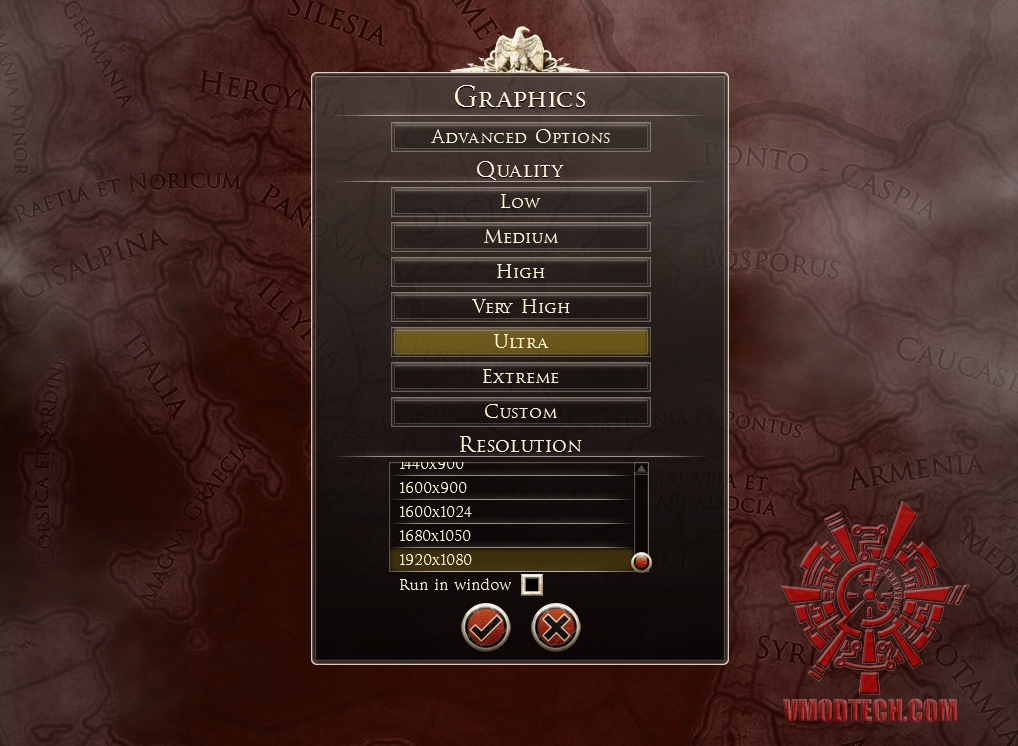Pick the Very High quality preset
This screenshot has height=746, width=1018.
[520, 307]
